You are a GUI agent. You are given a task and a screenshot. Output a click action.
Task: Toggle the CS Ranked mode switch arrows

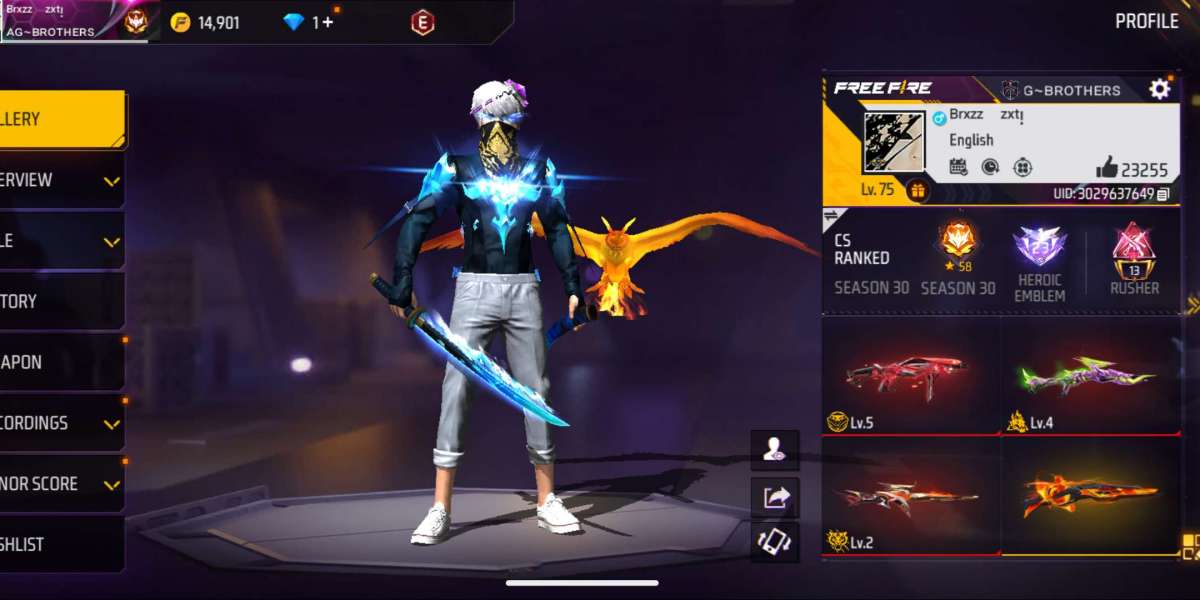tap(830, 216)
